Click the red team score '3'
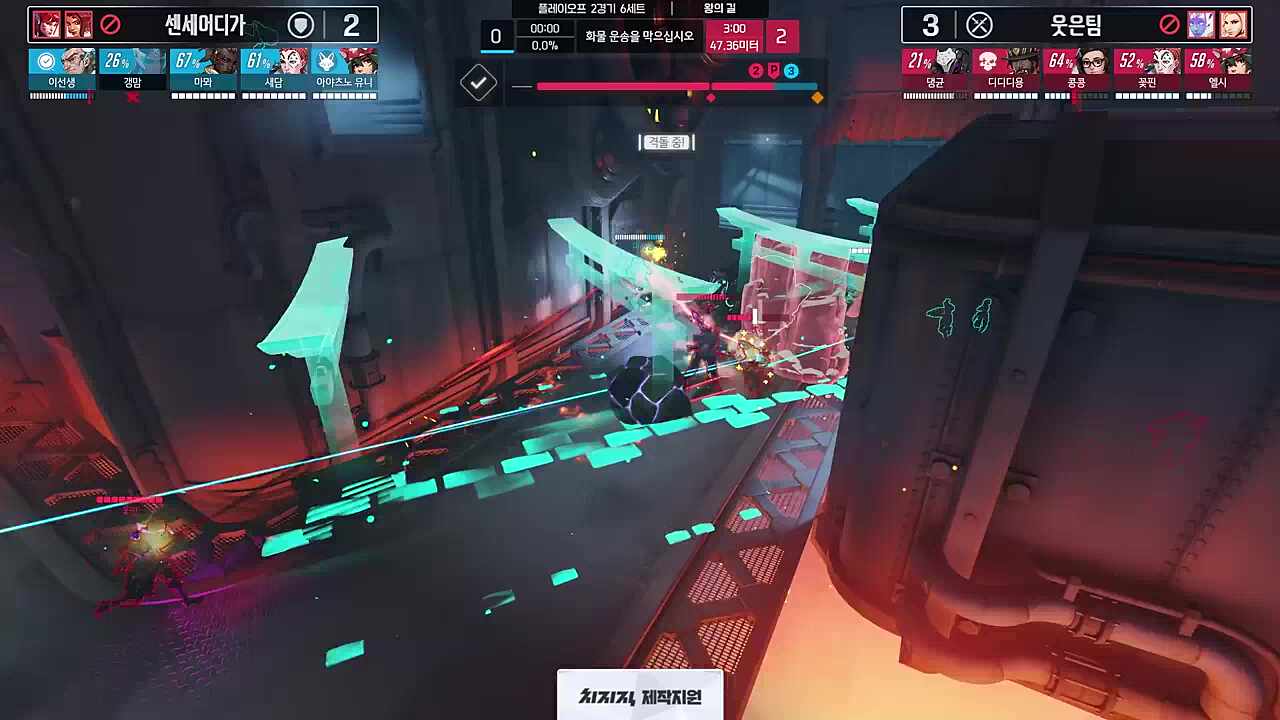Image resolution: width=1280 pixels, height=720 pixels. point(933,25)
